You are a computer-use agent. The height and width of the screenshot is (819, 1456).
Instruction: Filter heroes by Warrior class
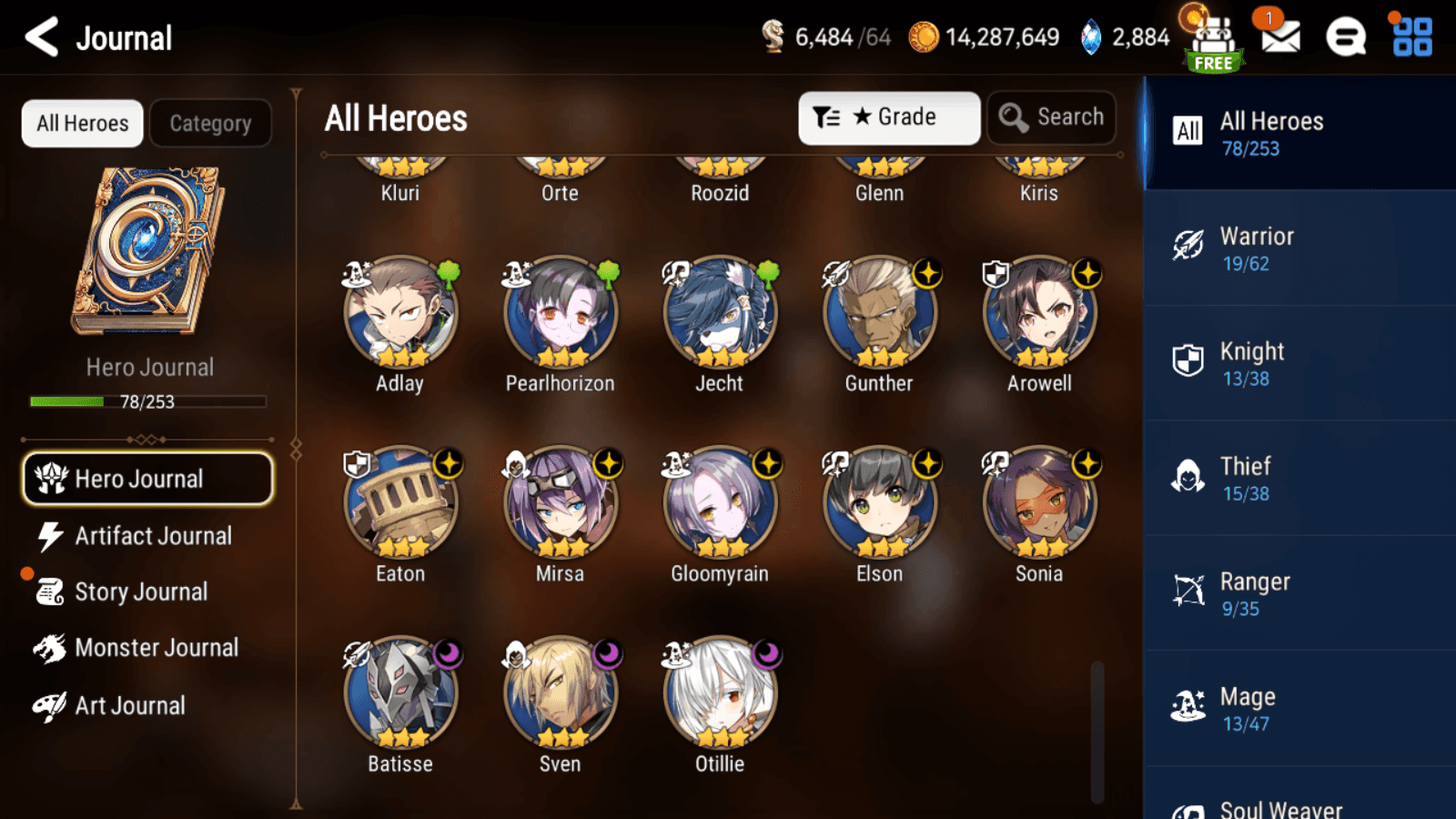(x=1296, y=248)
